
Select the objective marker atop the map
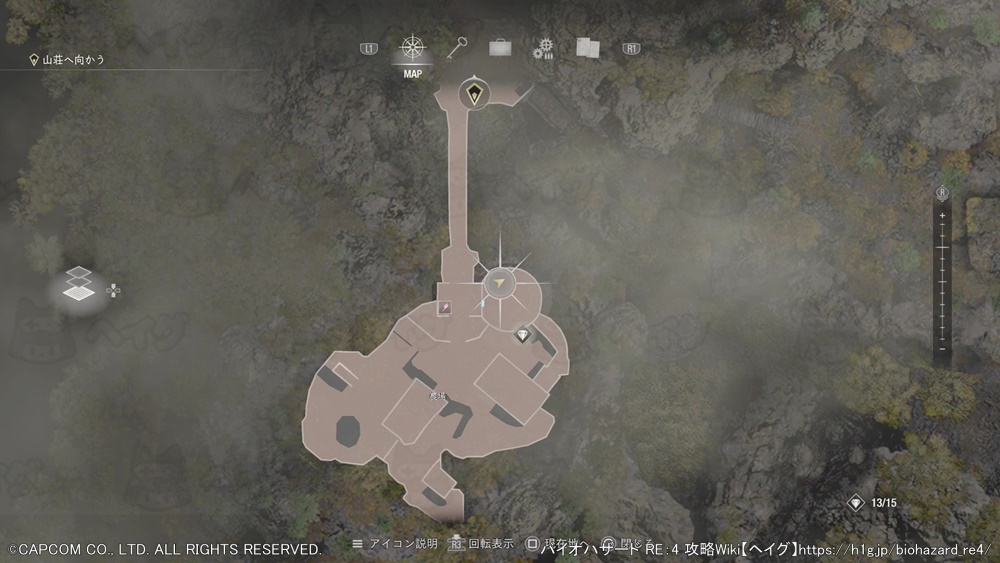coord(473,95)
